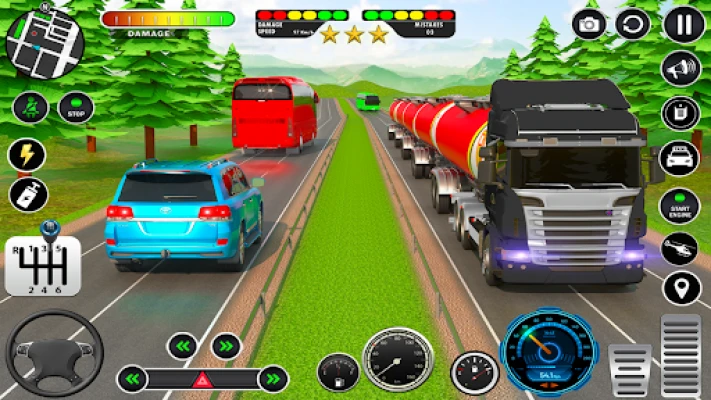Tap the circular arrow reset button
Image resolution: width=711 pixels, height=400 pixels.
tap(632, 24)
